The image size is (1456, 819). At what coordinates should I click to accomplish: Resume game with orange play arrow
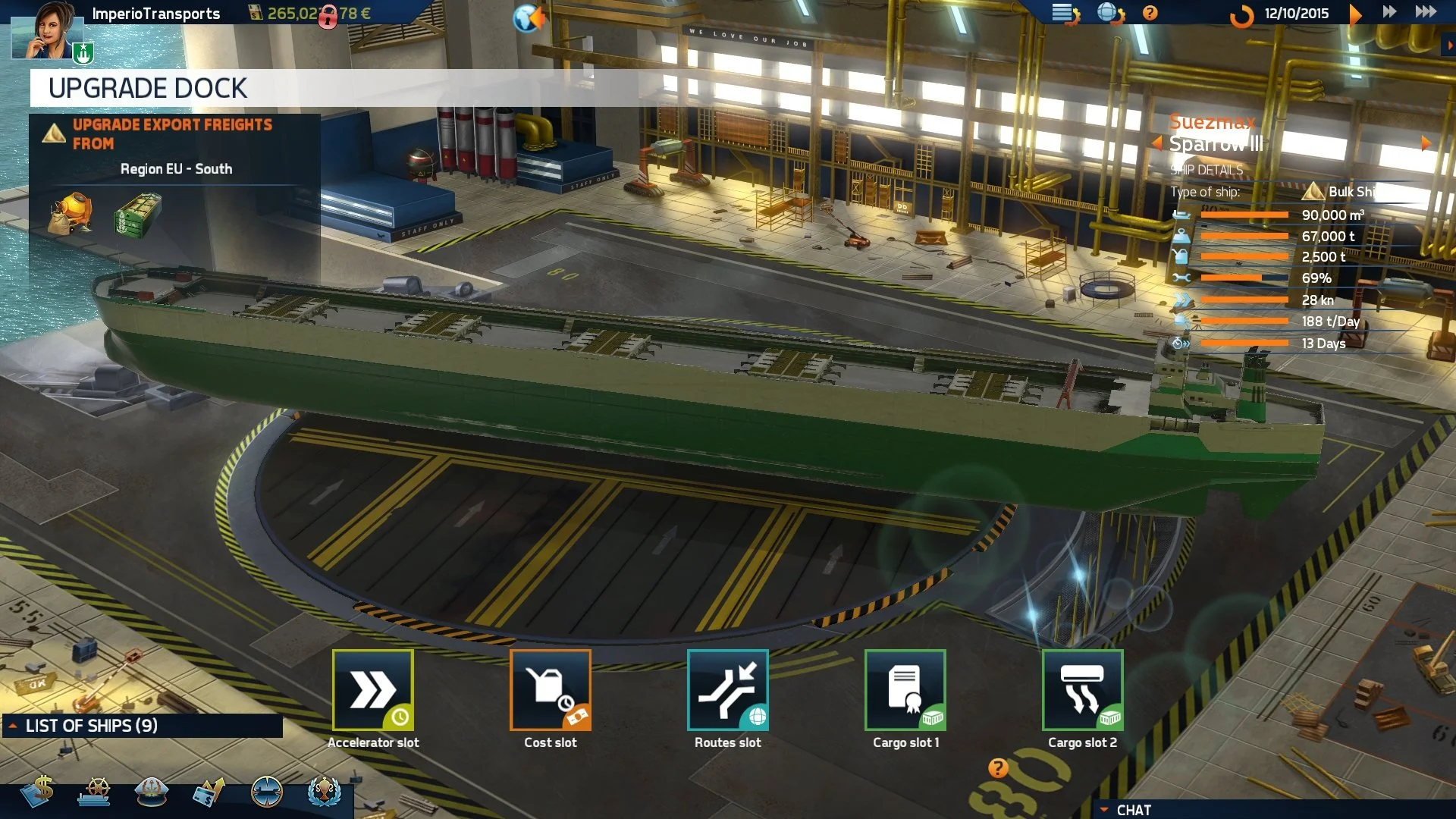coord(1355,13)
